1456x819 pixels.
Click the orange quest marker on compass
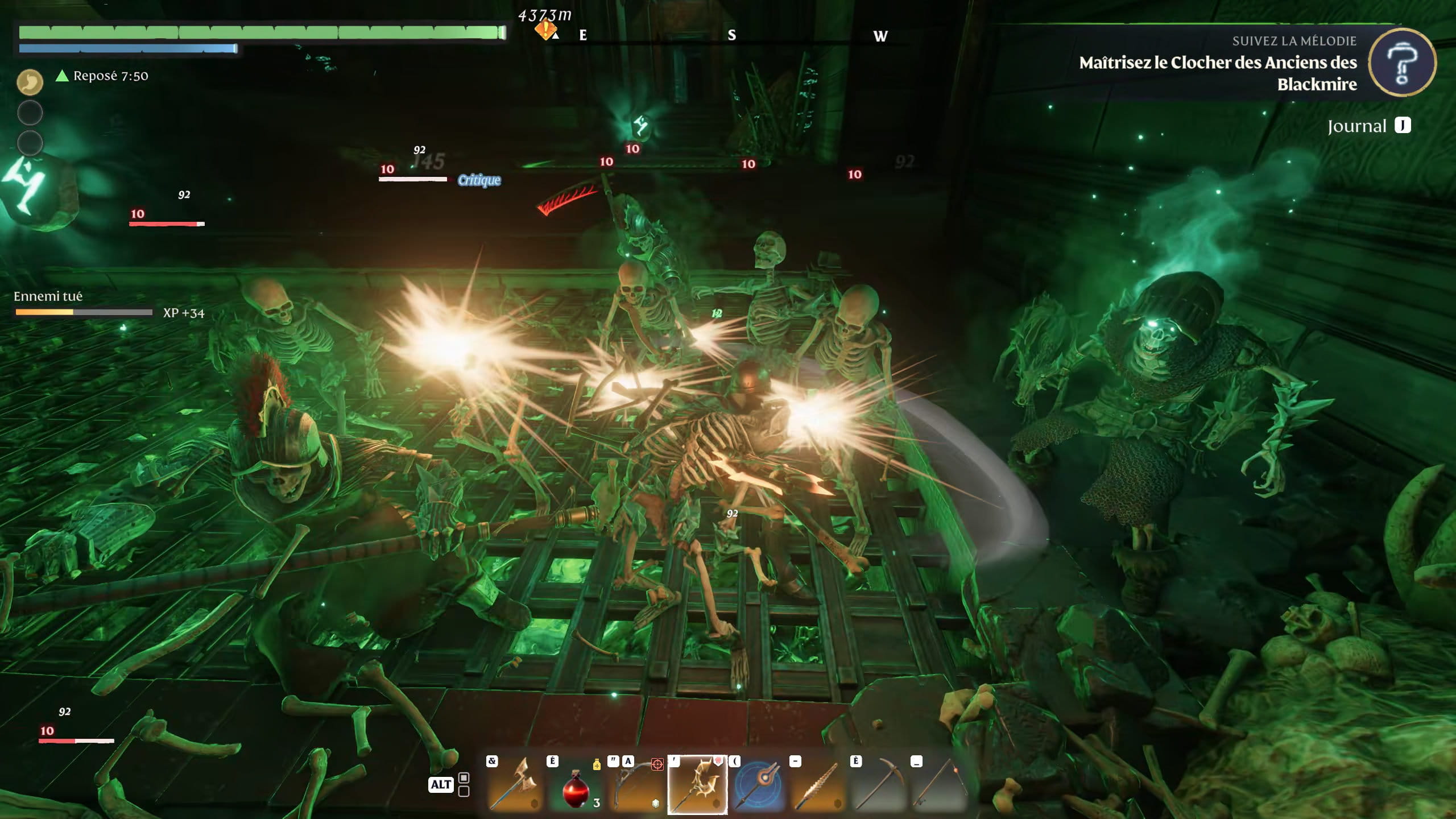545,28
